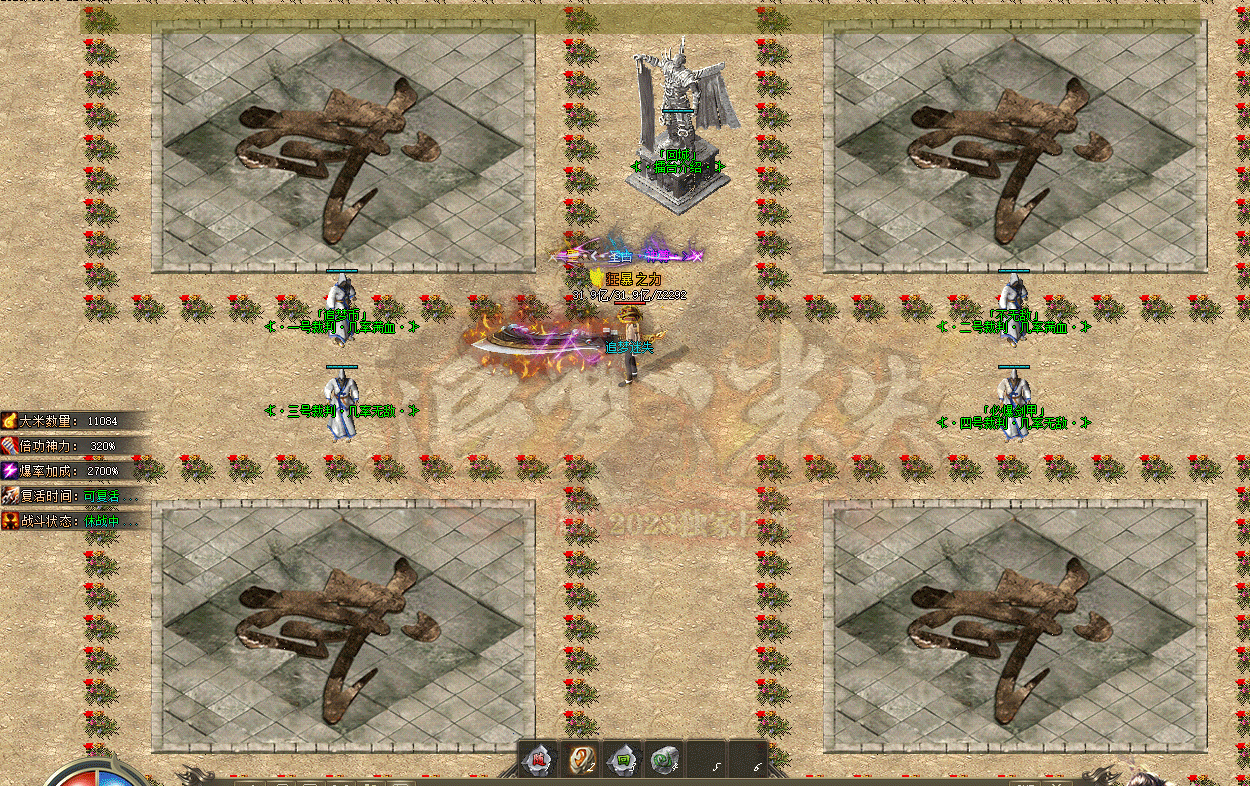This screenshot has height=786, width=1250.
Task: Select the orange swirl scroll in slot 2
Action: pyautogui.click(x=580, y=759)
